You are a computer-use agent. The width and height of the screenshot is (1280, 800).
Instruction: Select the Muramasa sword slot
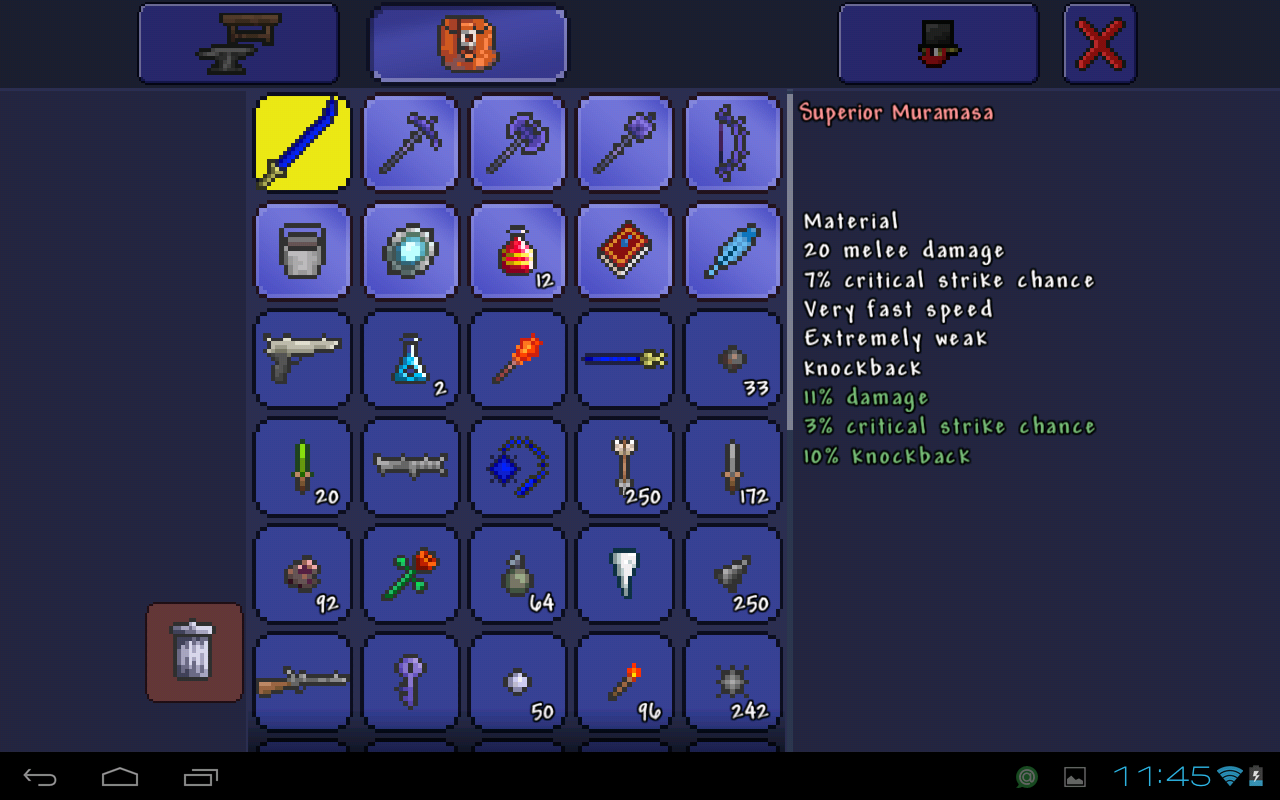(302, 143)
